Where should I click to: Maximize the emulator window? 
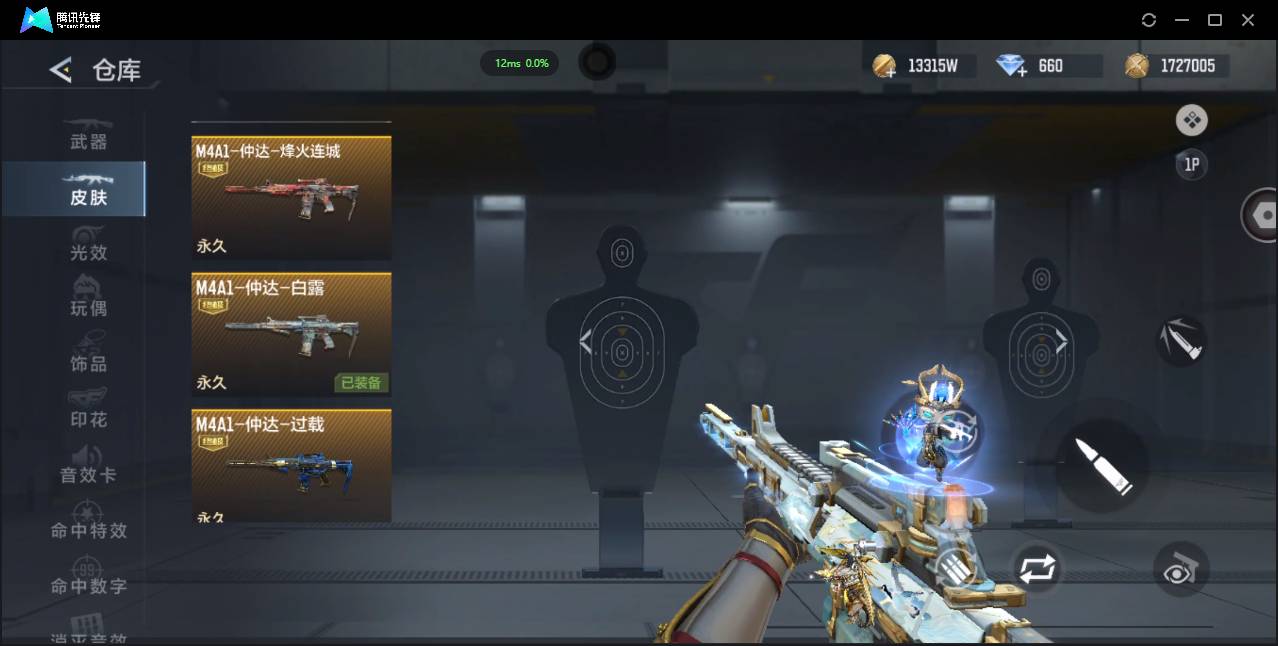tap(1215, 20)
